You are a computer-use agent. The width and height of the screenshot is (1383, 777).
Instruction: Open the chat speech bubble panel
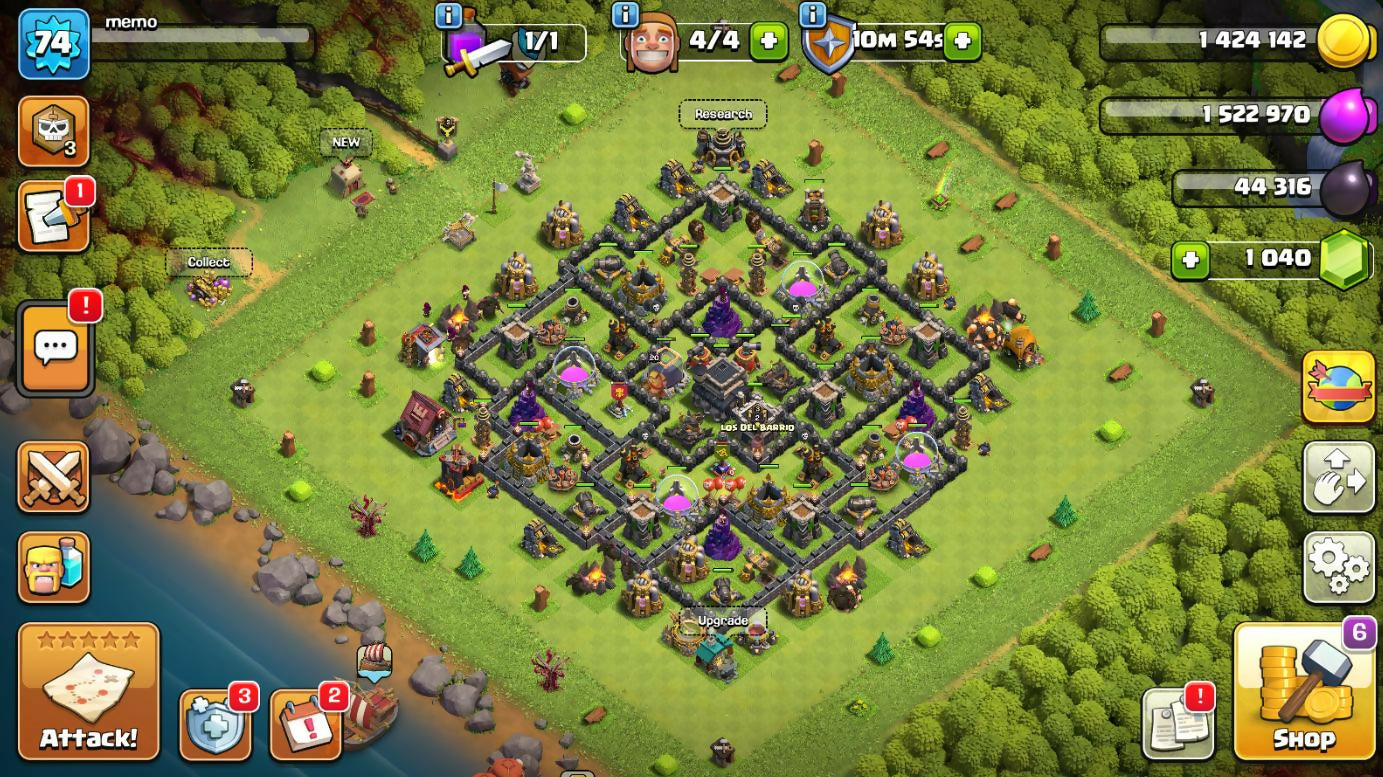tap(55, 348)
